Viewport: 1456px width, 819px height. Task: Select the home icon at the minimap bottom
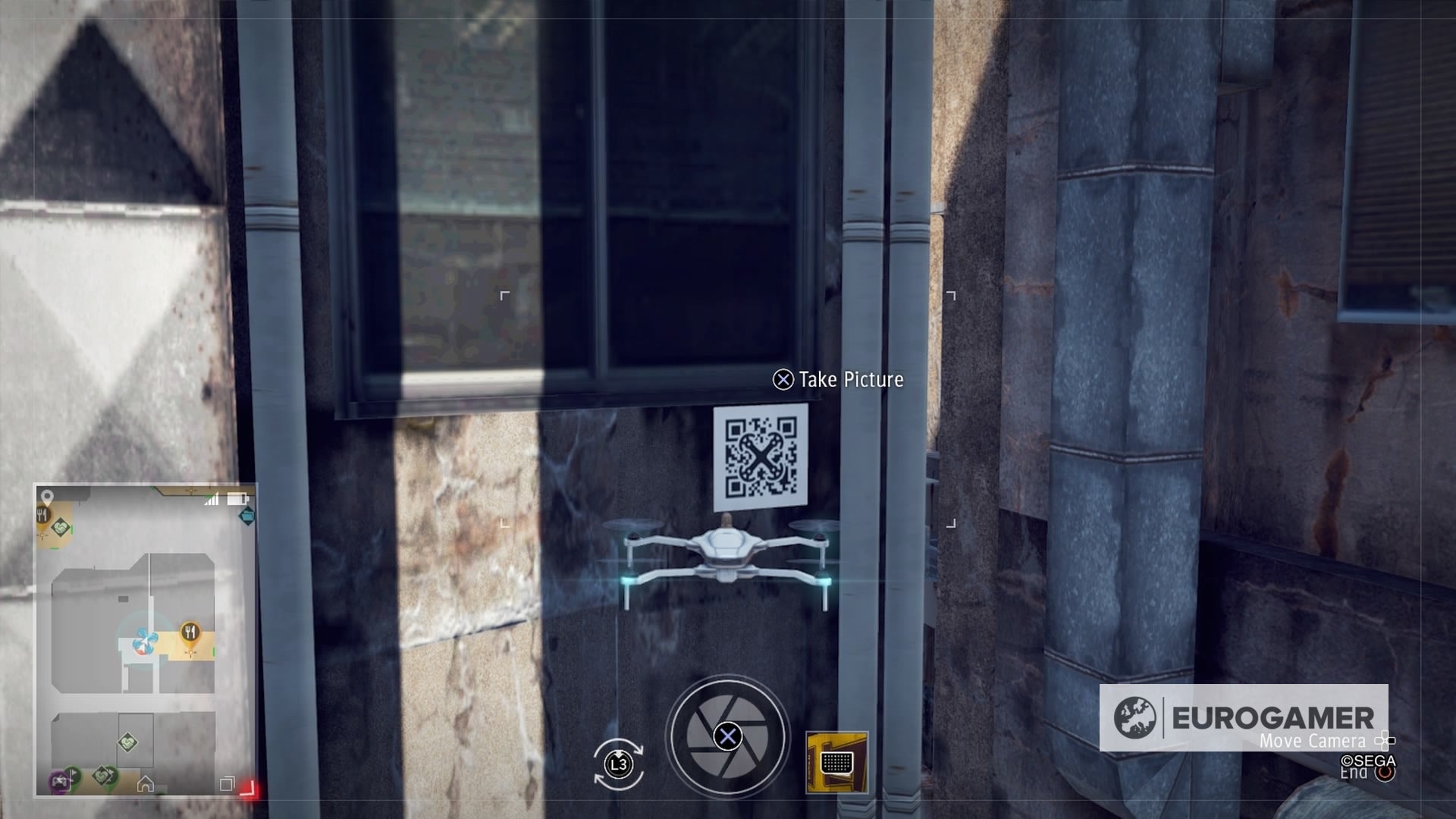(146, 783)
